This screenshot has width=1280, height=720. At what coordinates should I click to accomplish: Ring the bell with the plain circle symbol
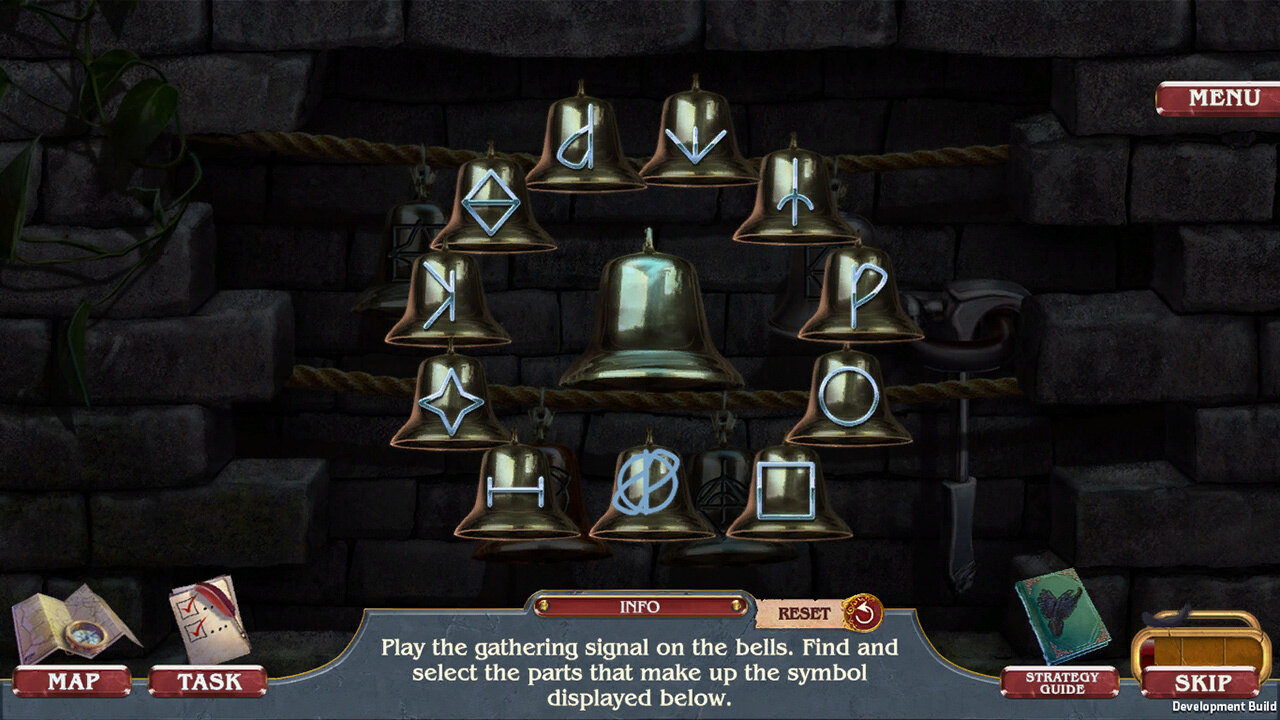click(850, 395)
